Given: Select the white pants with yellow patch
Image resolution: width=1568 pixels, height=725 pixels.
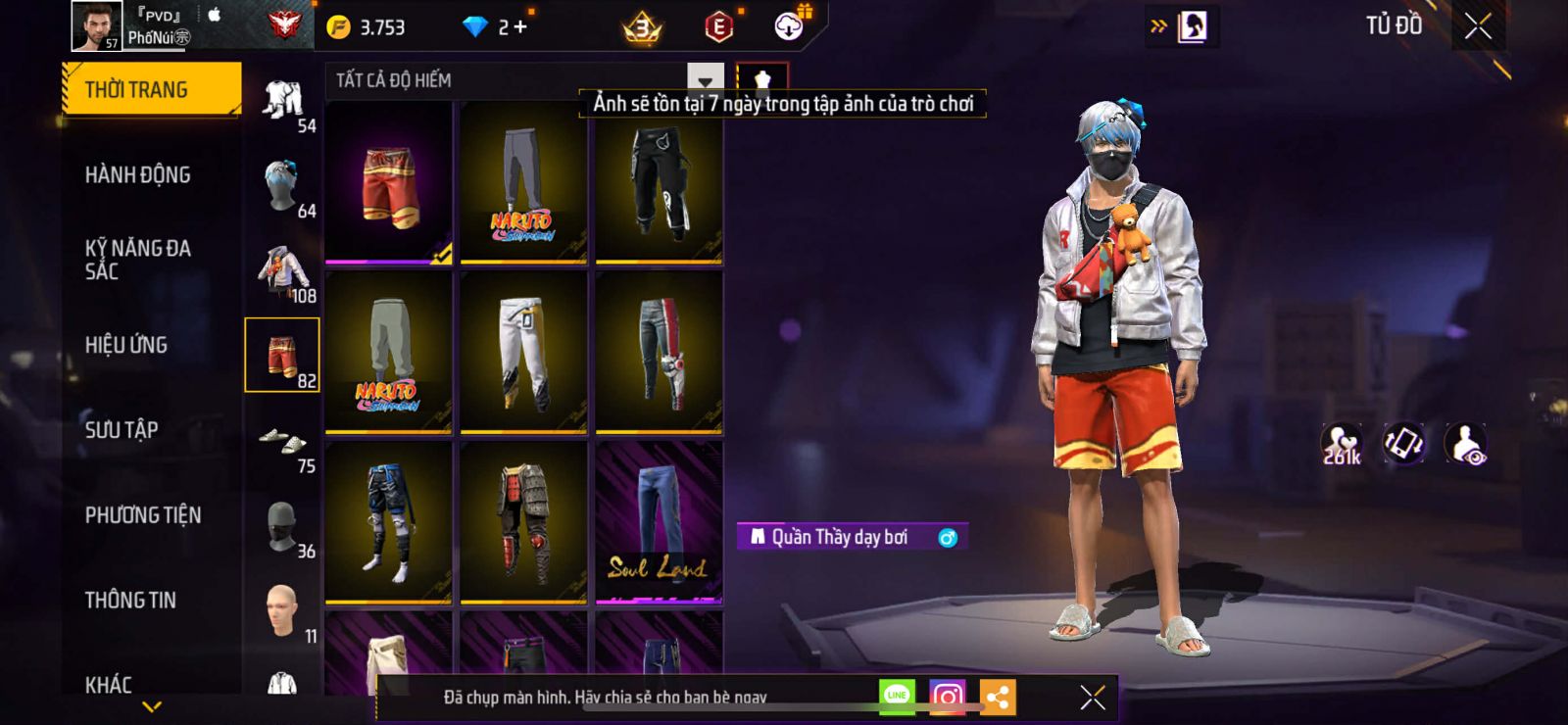Looking at the screenshot, I should (523, 351).
